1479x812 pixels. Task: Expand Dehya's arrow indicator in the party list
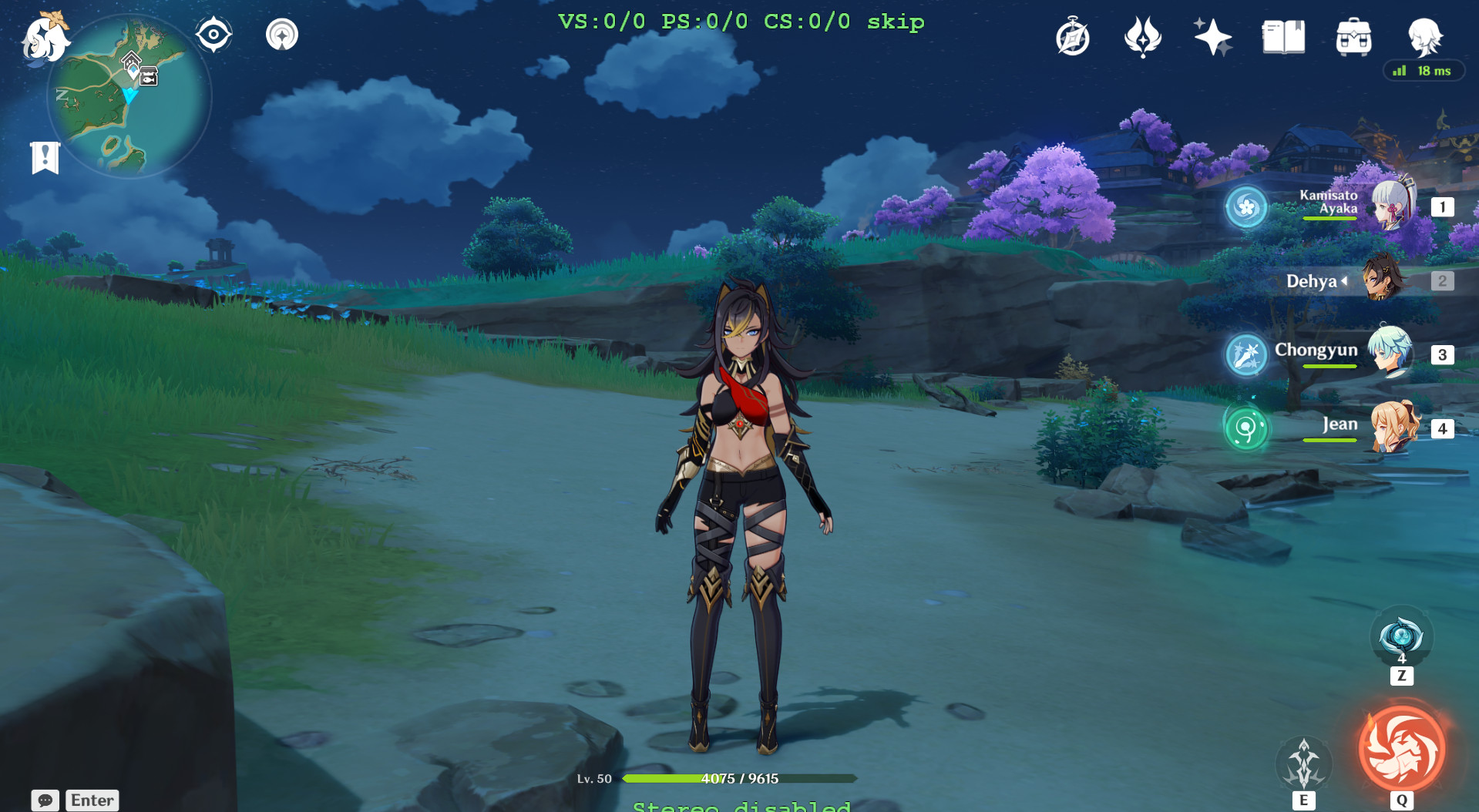point(1345,281)
